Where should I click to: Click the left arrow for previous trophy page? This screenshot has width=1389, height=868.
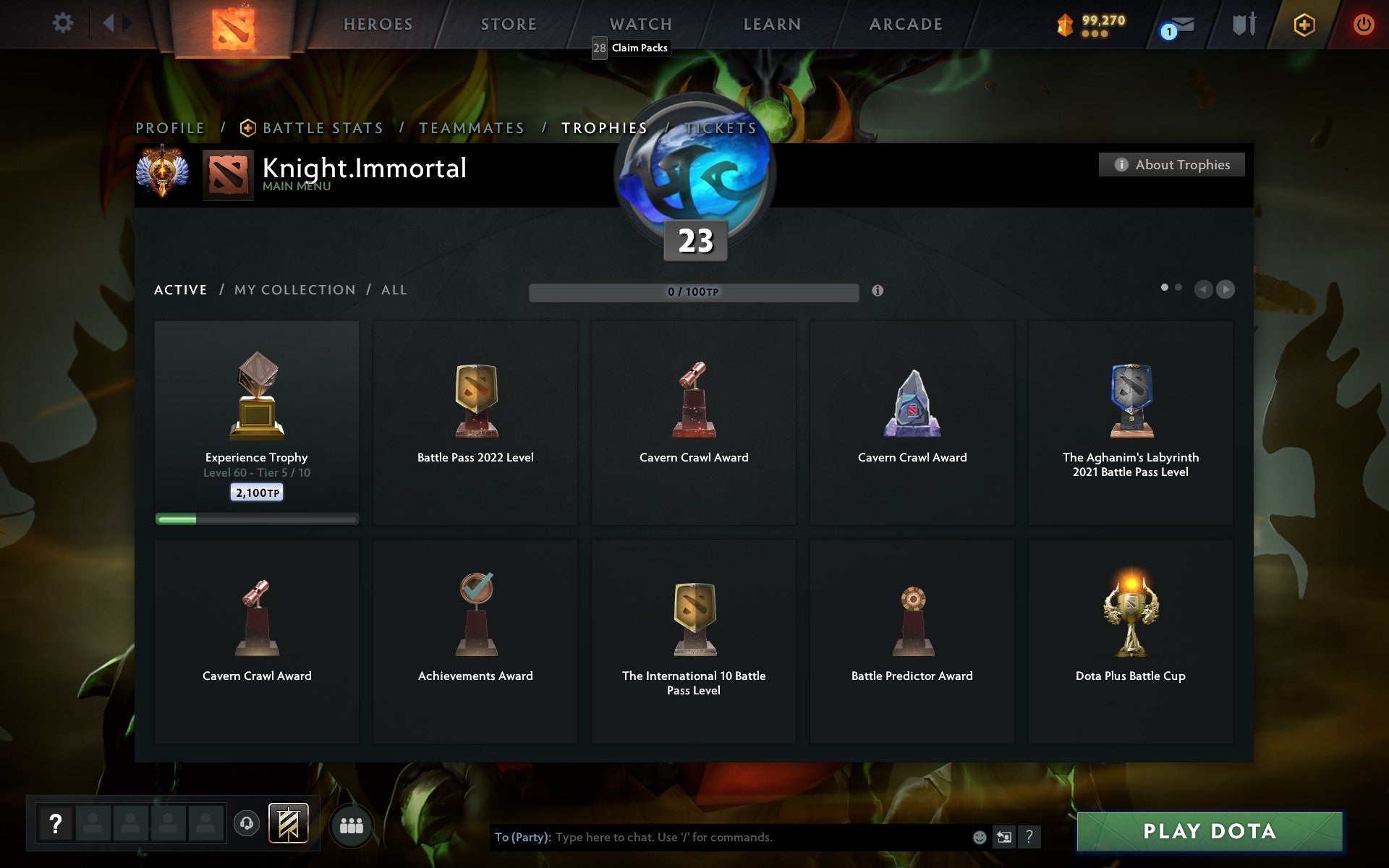pyautogui.click(x=1202, y=289)
